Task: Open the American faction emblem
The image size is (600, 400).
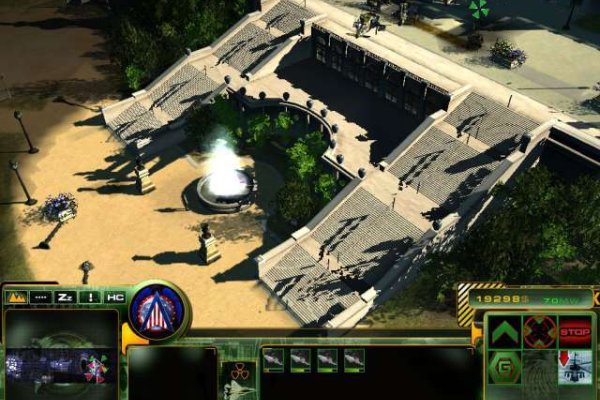Action: tap(156, 310)
